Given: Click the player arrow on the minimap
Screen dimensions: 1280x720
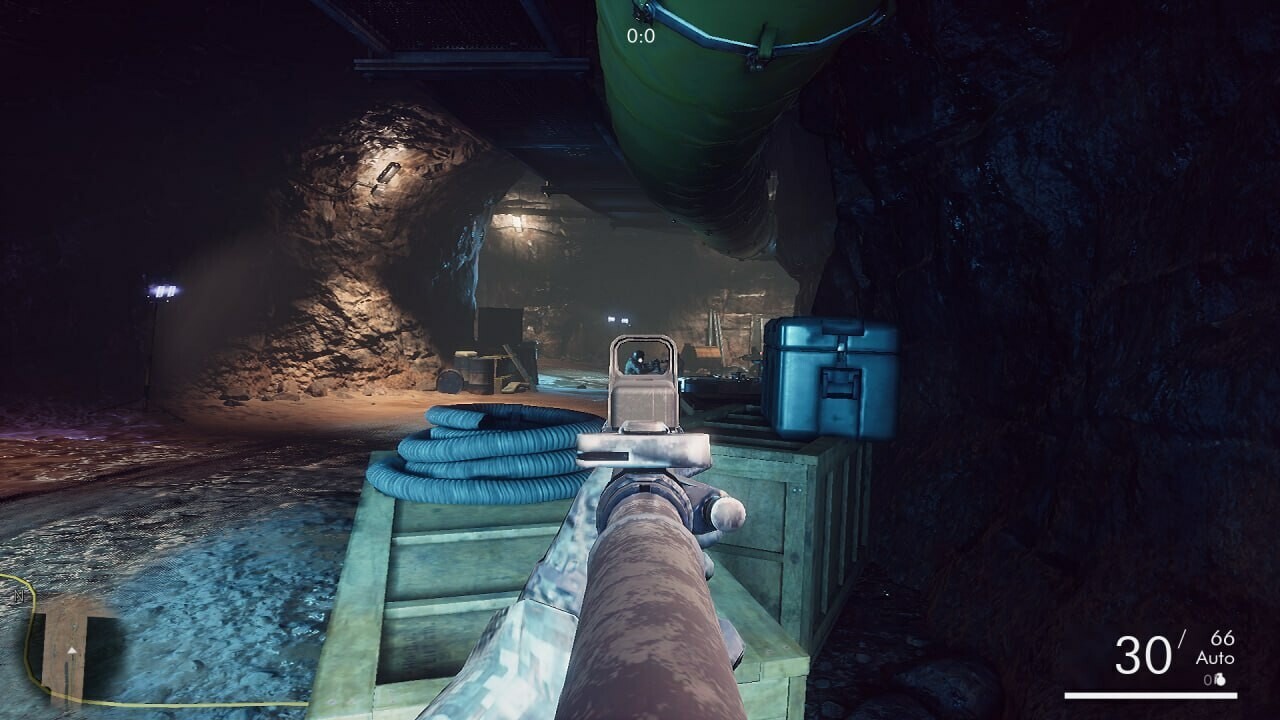Looking at the screenshot, I should pyautogui.click(x=72, y=651).
